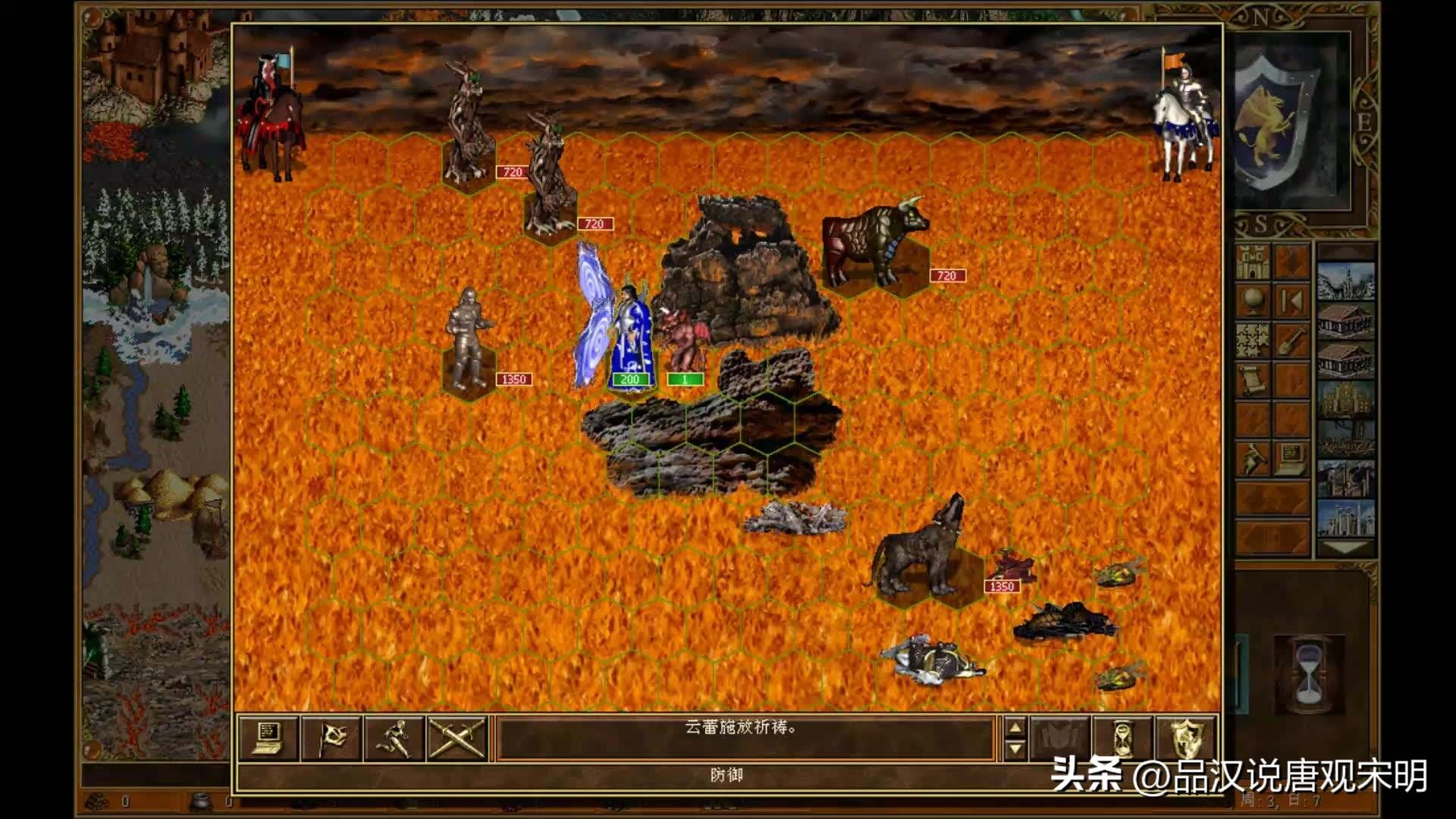Expand town list with bottom chevron
Screen dimensions: 1456x819
pyautogui.click(x=1345, y=548)
